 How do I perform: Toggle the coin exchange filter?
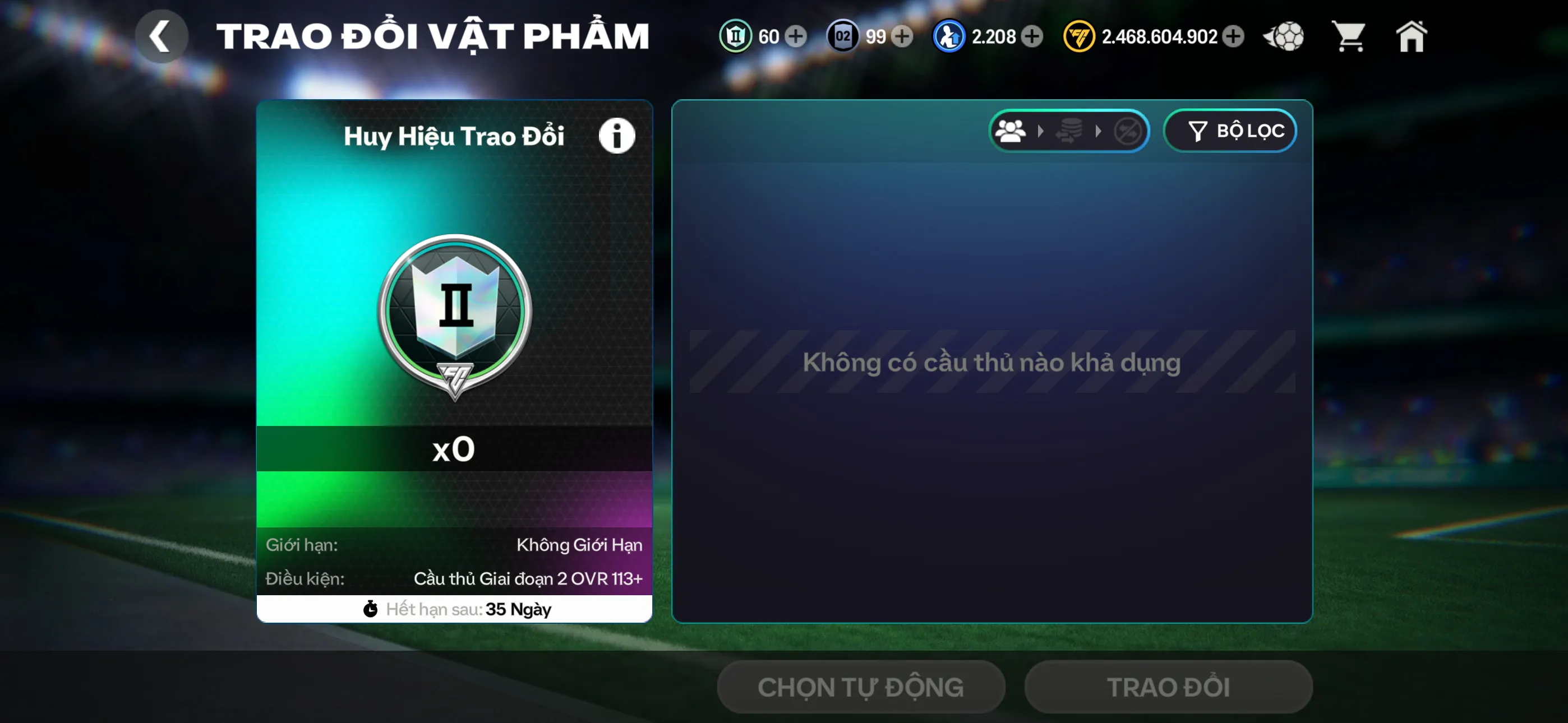coord(1071,131)
